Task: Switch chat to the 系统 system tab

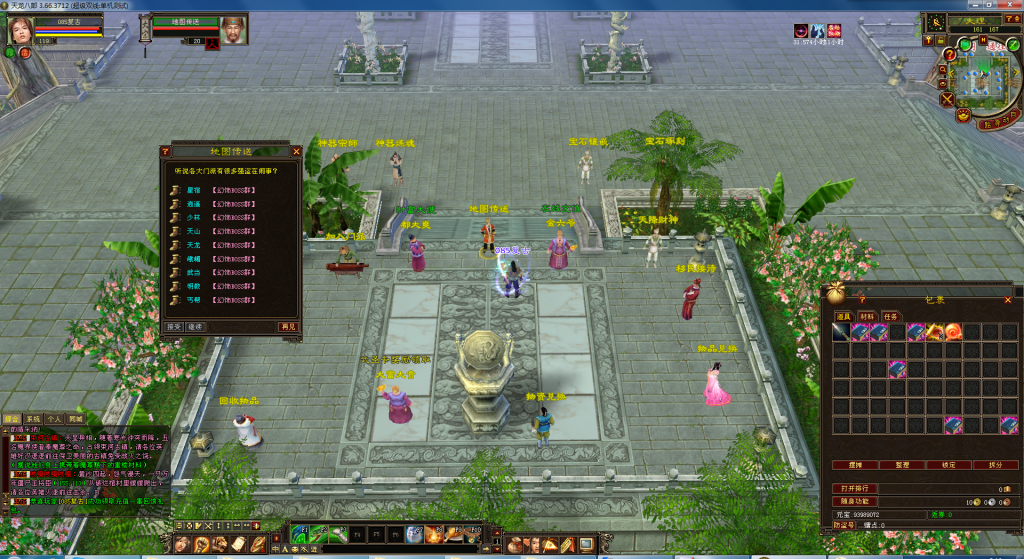Action: click(x=33, y=419)
